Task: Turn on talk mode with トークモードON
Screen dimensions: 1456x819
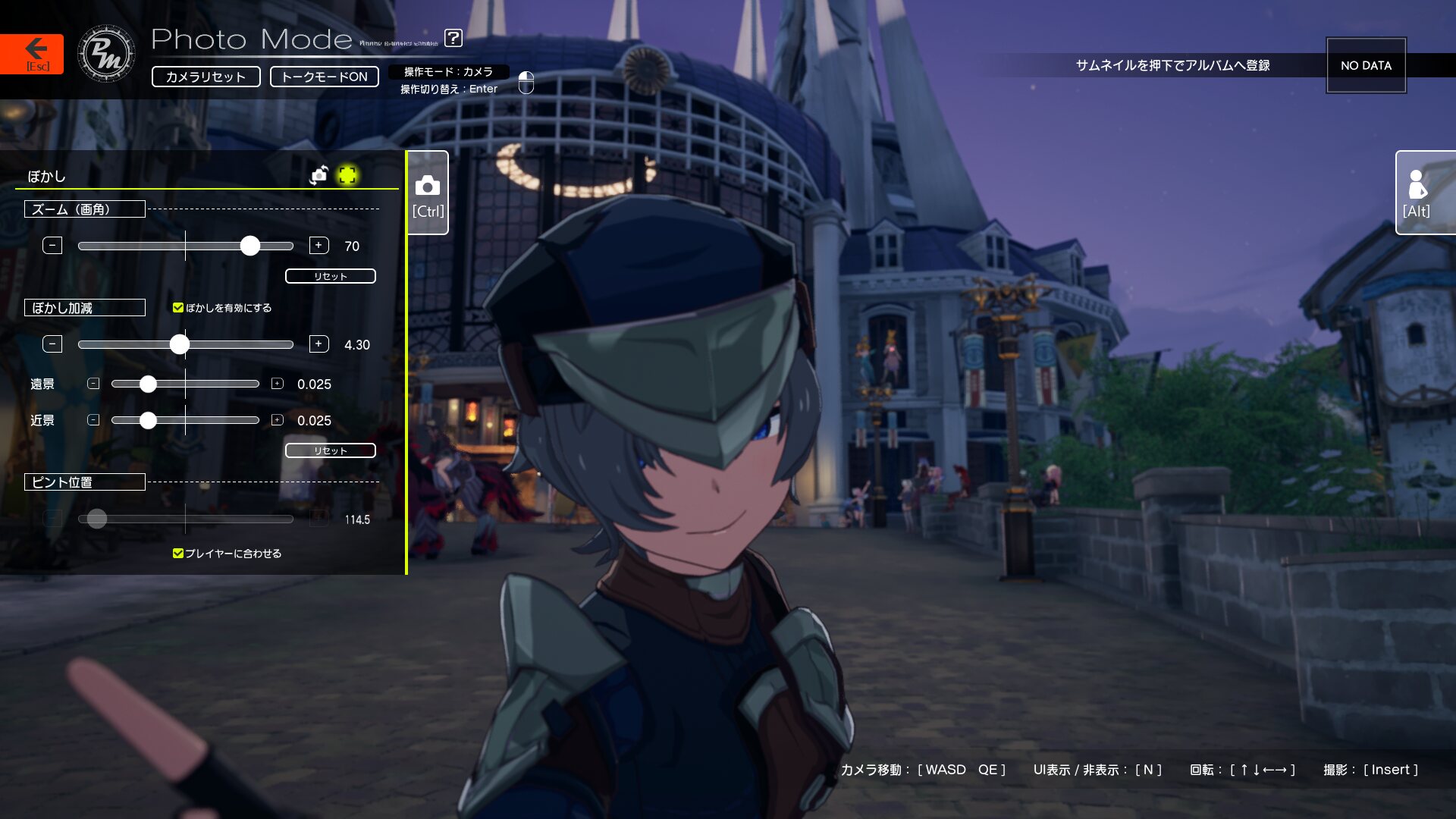Action: pos(324,77)
